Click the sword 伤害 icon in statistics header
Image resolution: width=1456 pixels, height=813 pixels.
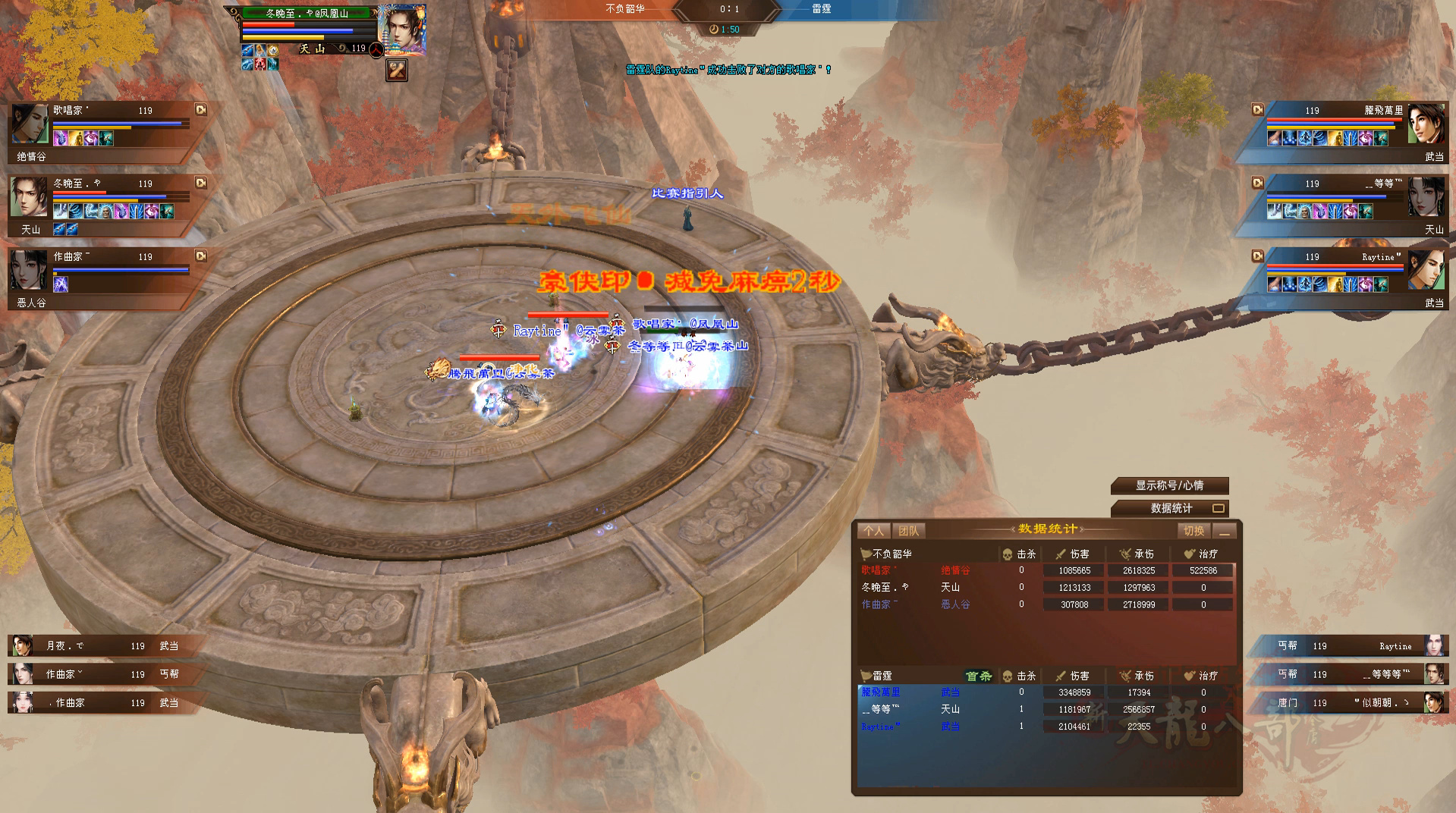pyautogui.click(x=1061, y=554)
